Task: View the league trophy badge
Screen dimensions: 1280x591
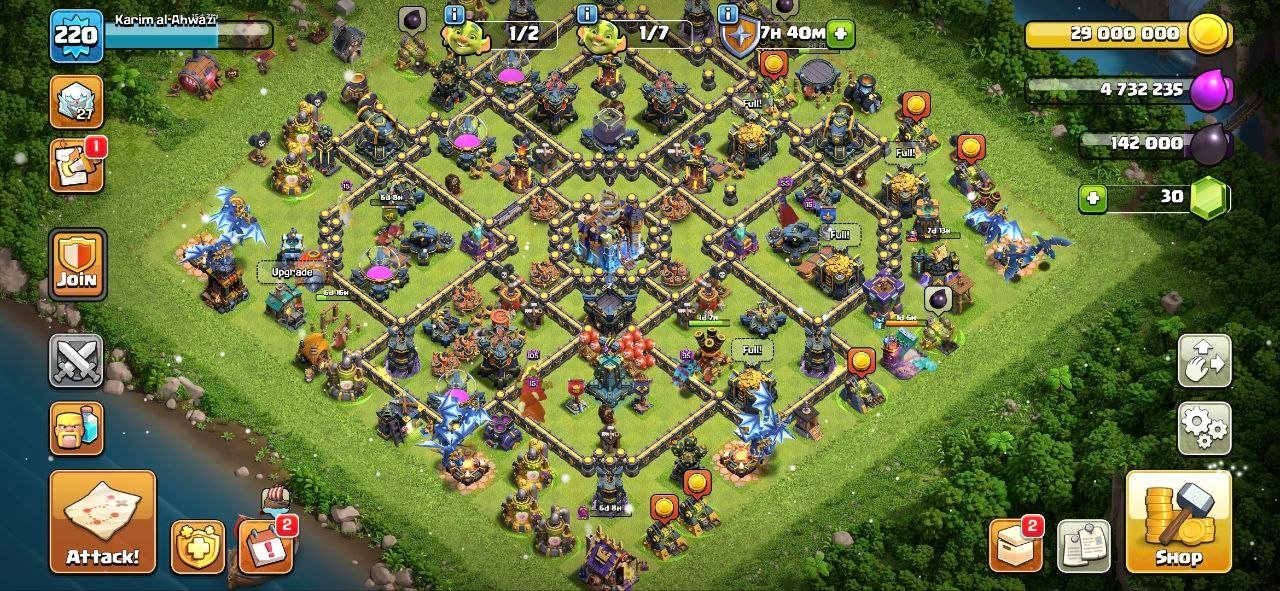Action: click(76, 101)
